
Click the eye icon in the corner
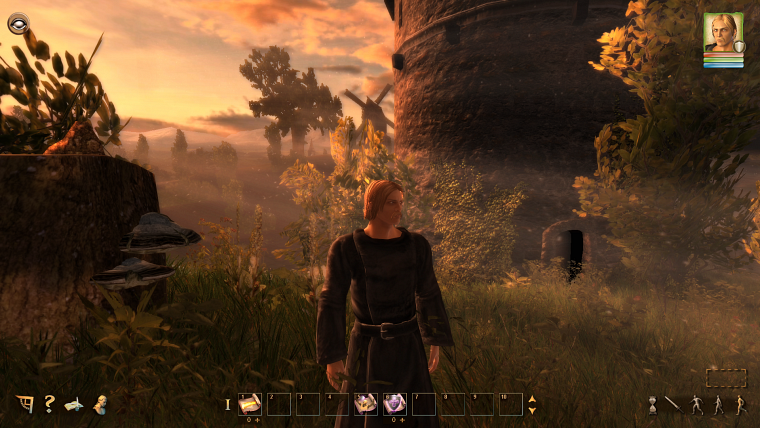coord(18,22)
